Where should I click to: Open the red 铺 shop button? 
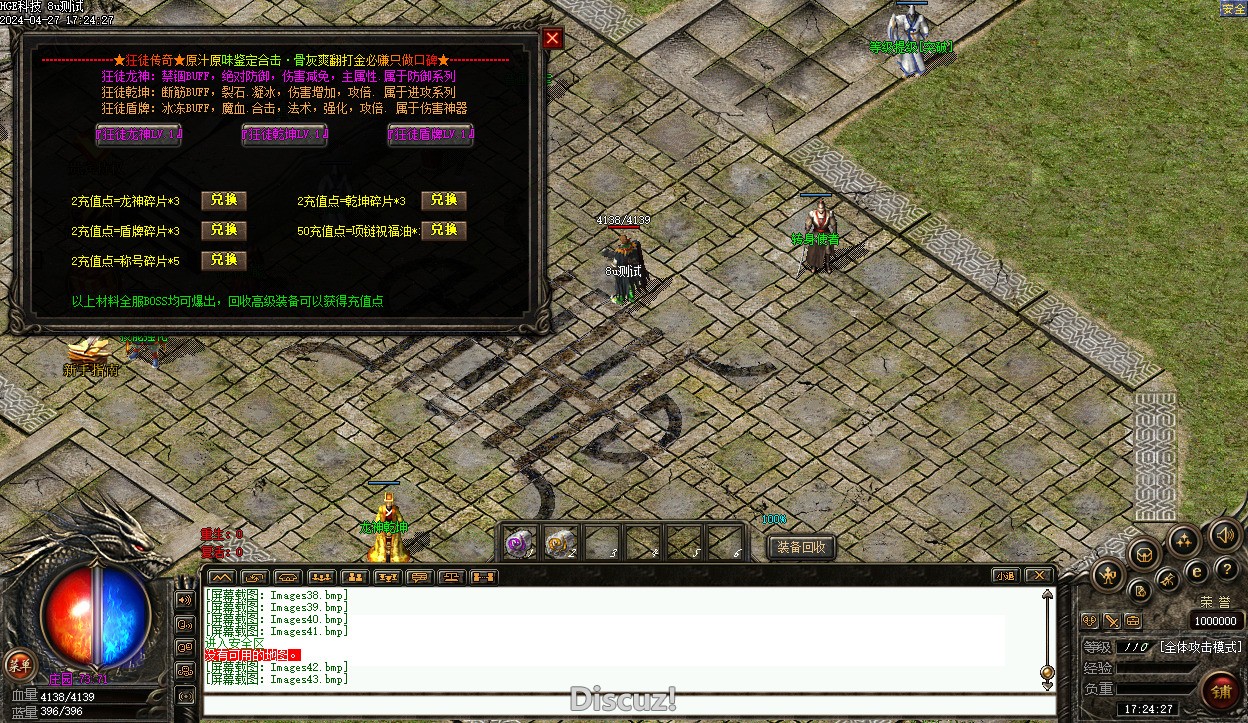pos(1220,690)
